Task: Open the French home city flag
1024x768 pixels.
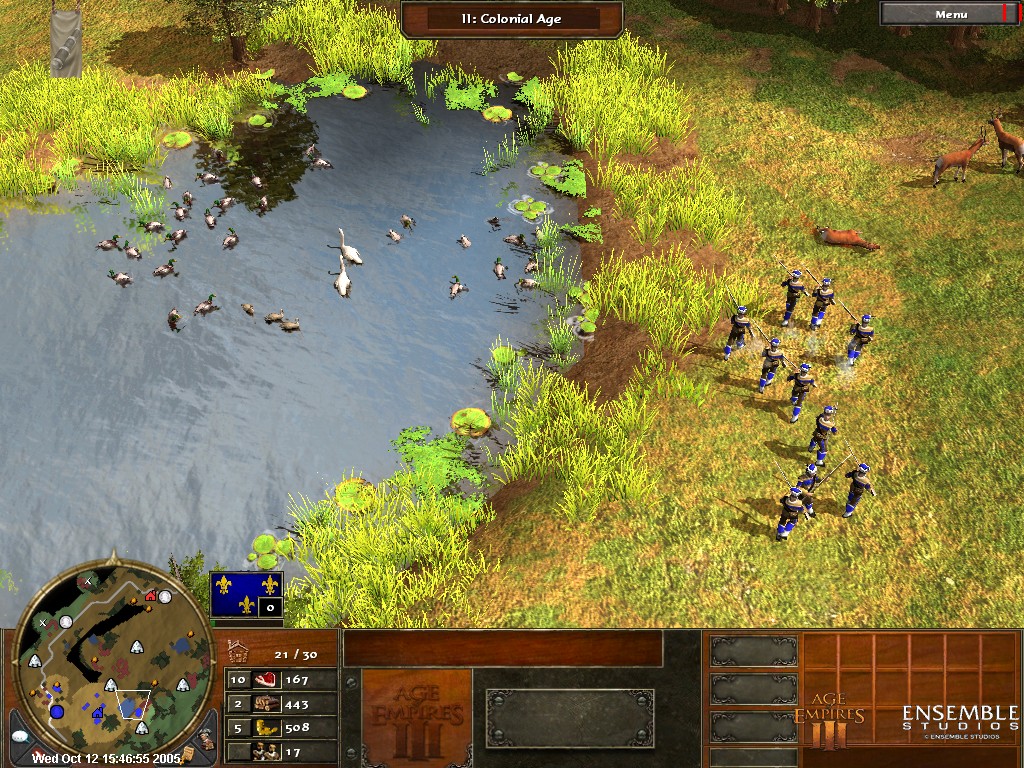Action: [246, 594]
